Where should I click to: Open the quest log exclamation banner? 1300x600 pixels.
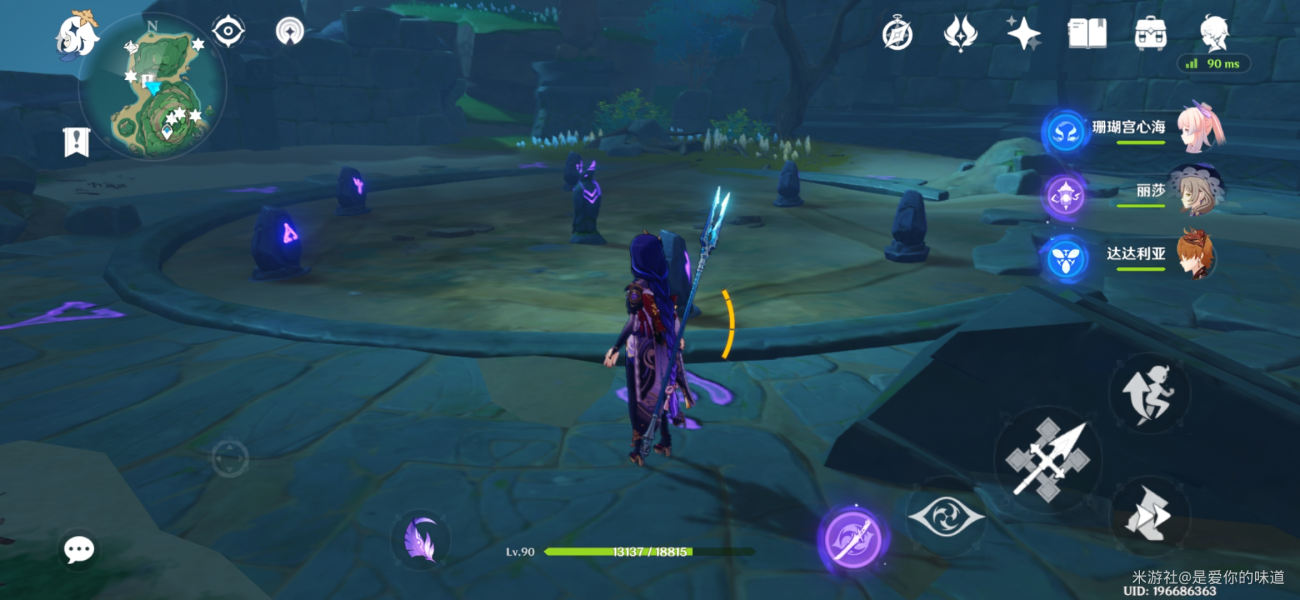(x=76, y=142)
